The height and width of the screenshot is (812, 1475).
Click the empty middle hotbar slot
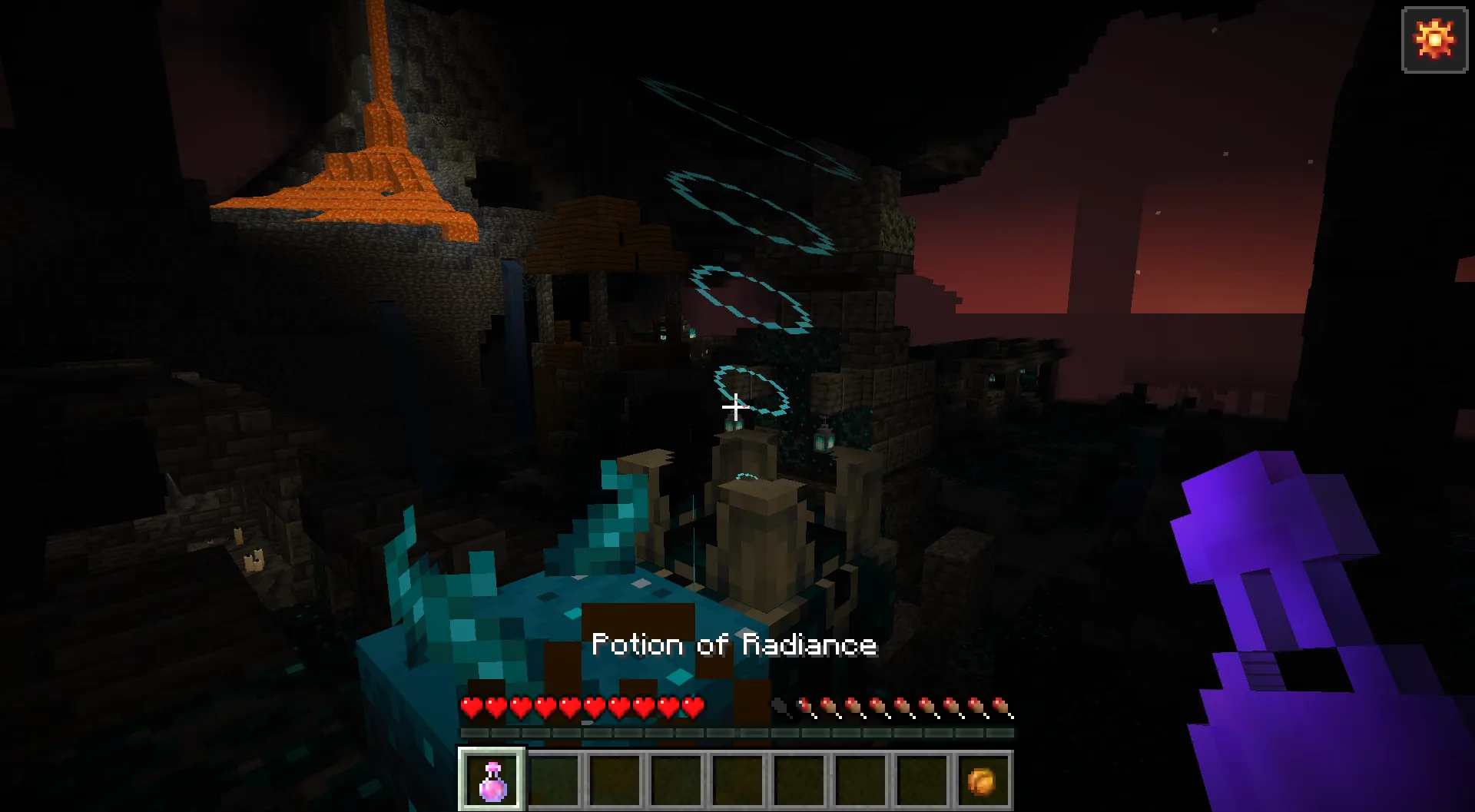pyautogui.click(x=737, y=781)
